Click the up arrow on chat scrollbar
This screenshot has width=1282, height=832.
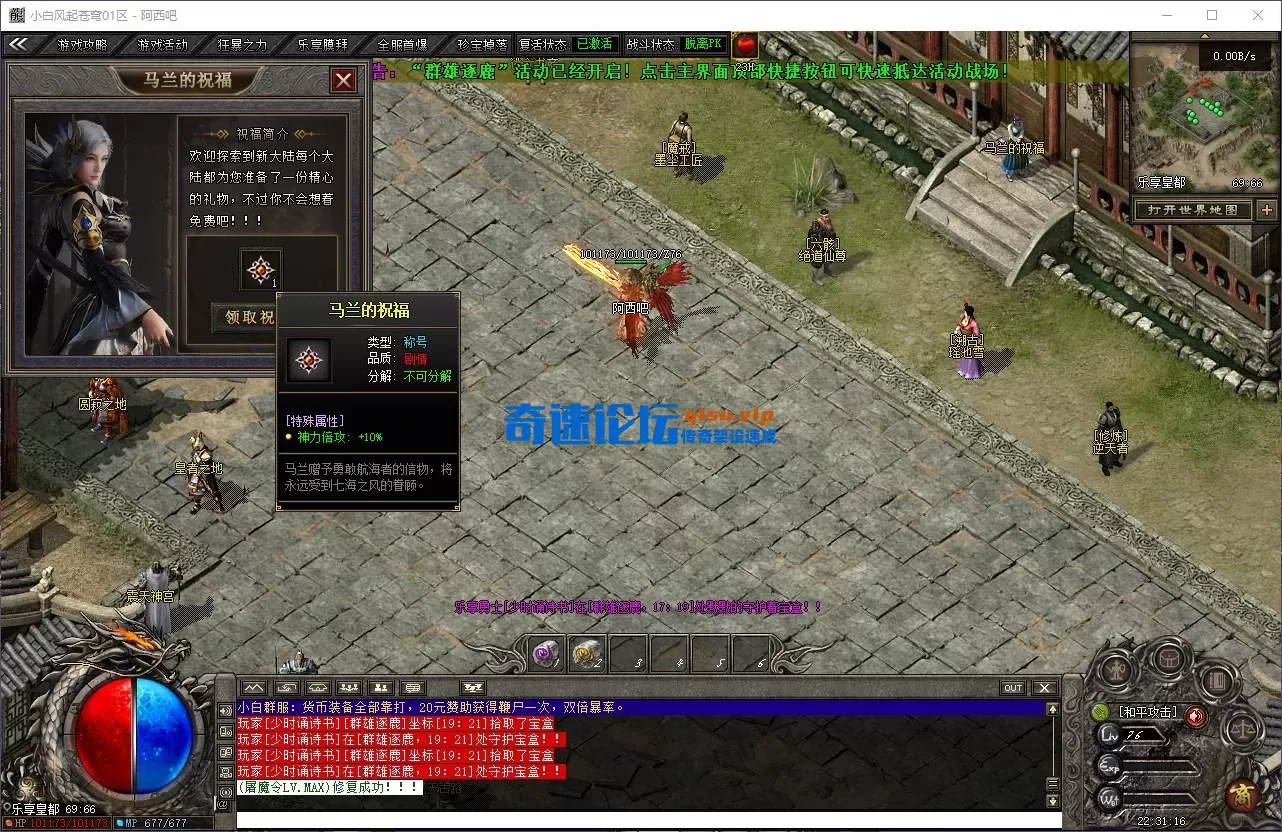[1053, 707]
